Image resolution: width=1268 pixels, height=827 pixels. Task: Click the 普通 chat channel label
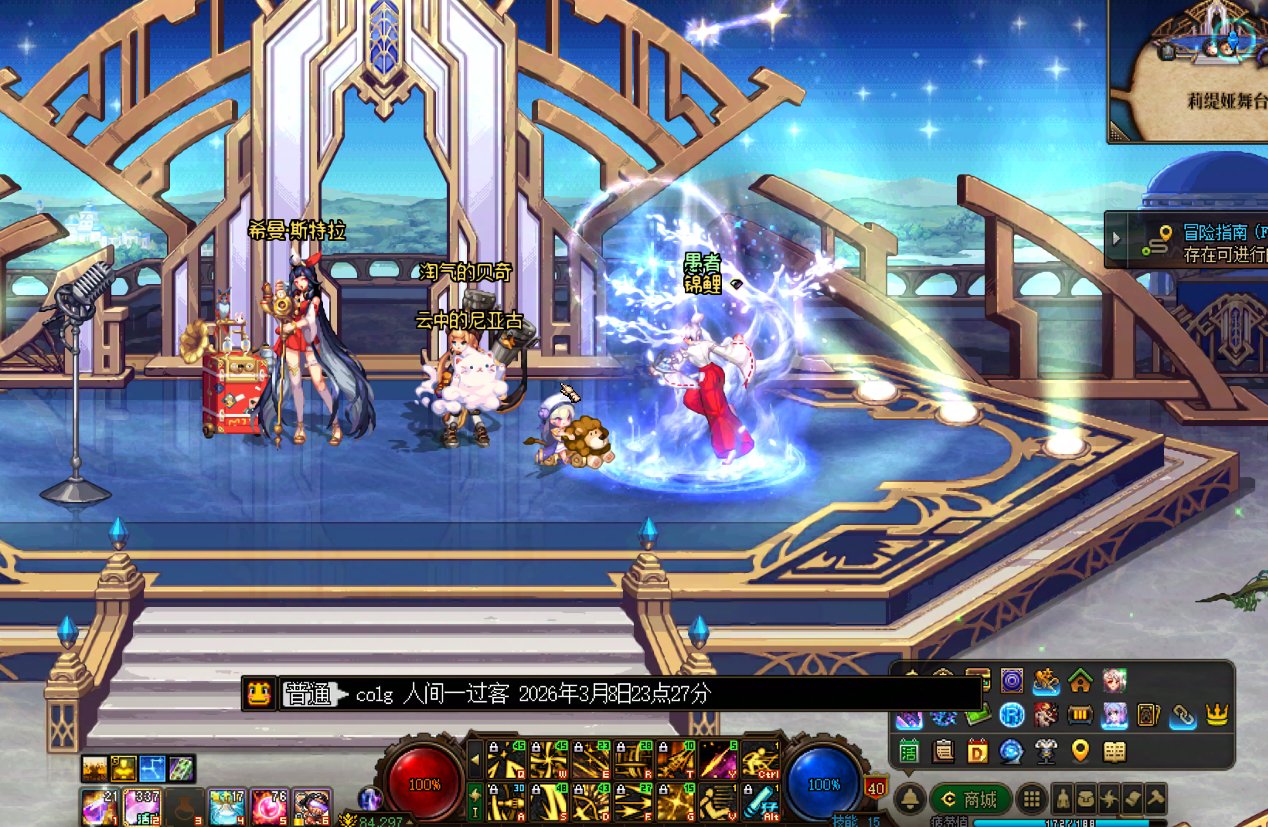click(308, 694)
